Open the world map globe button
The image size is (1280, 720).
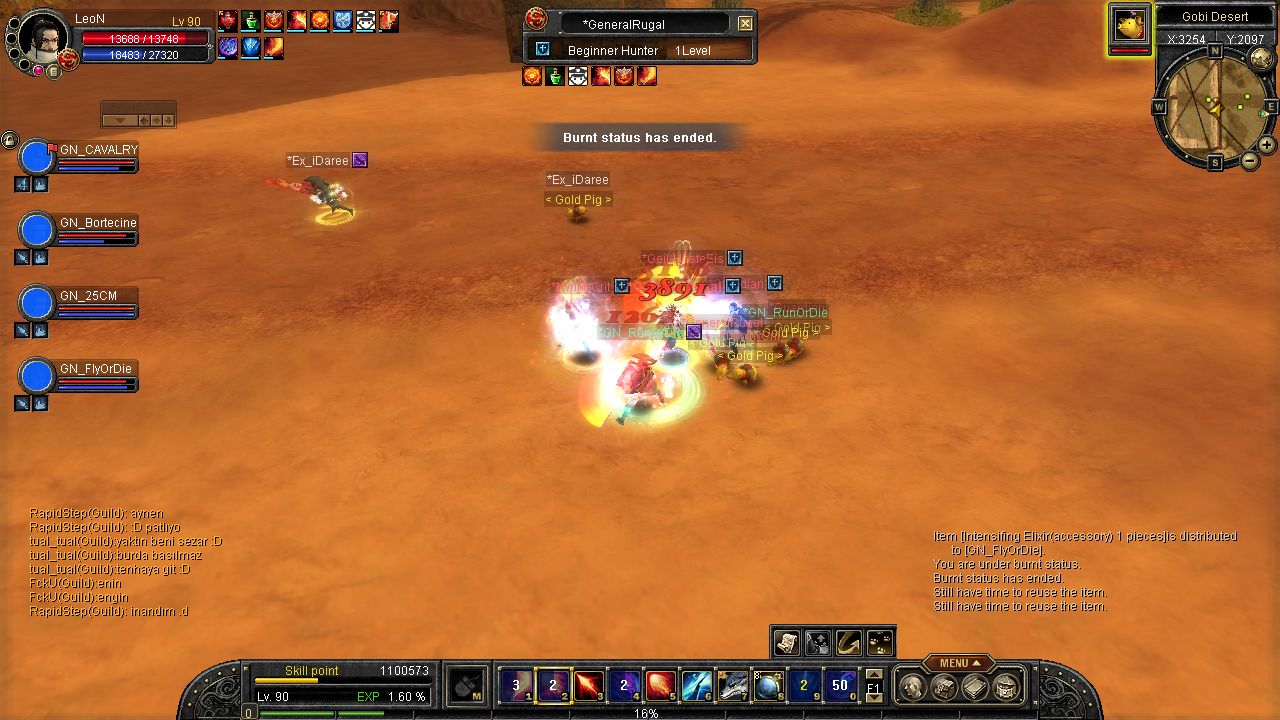tap(1262, 59)
